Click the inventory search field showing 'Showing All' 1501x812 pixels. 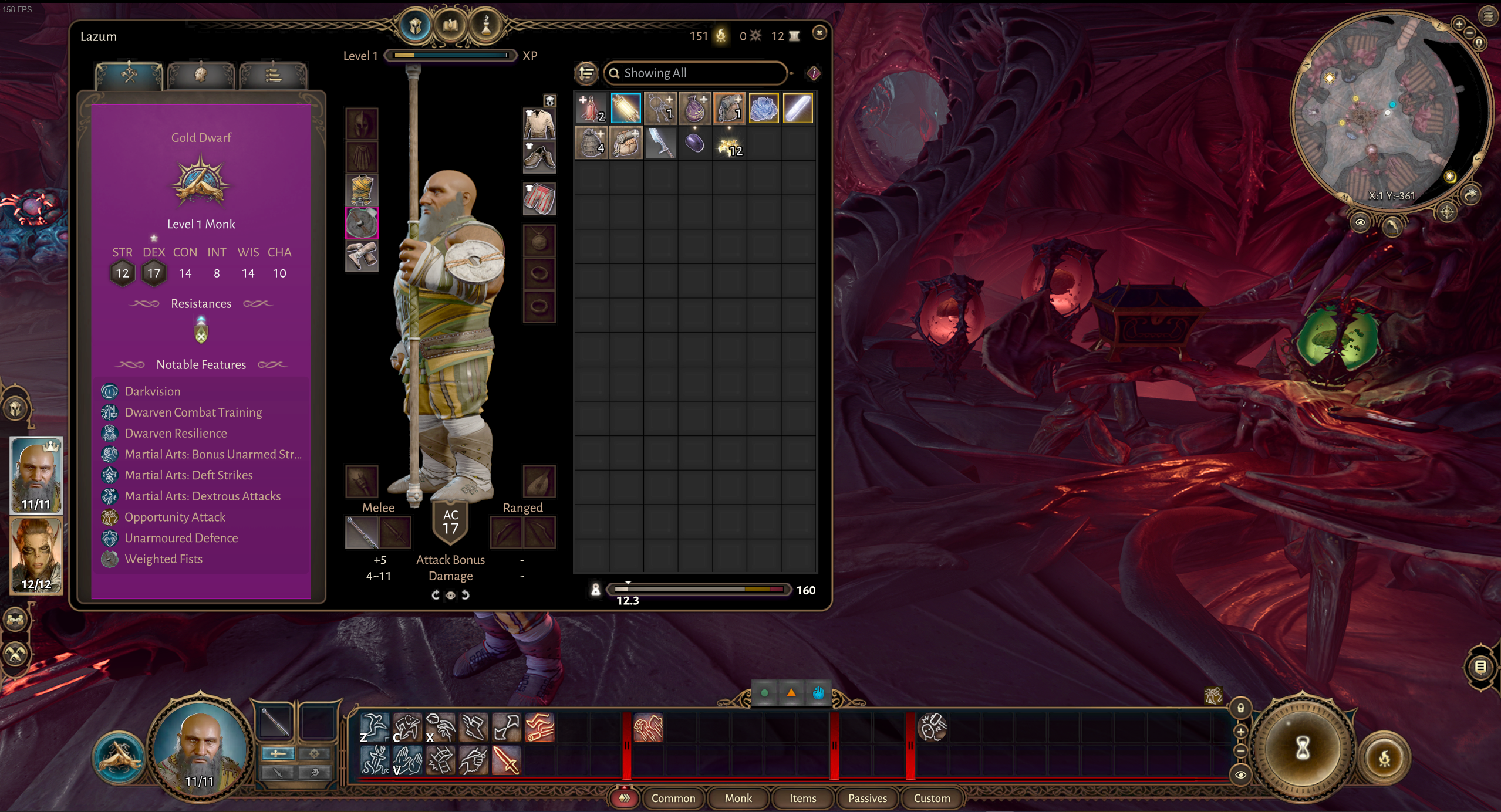point(696,73)
